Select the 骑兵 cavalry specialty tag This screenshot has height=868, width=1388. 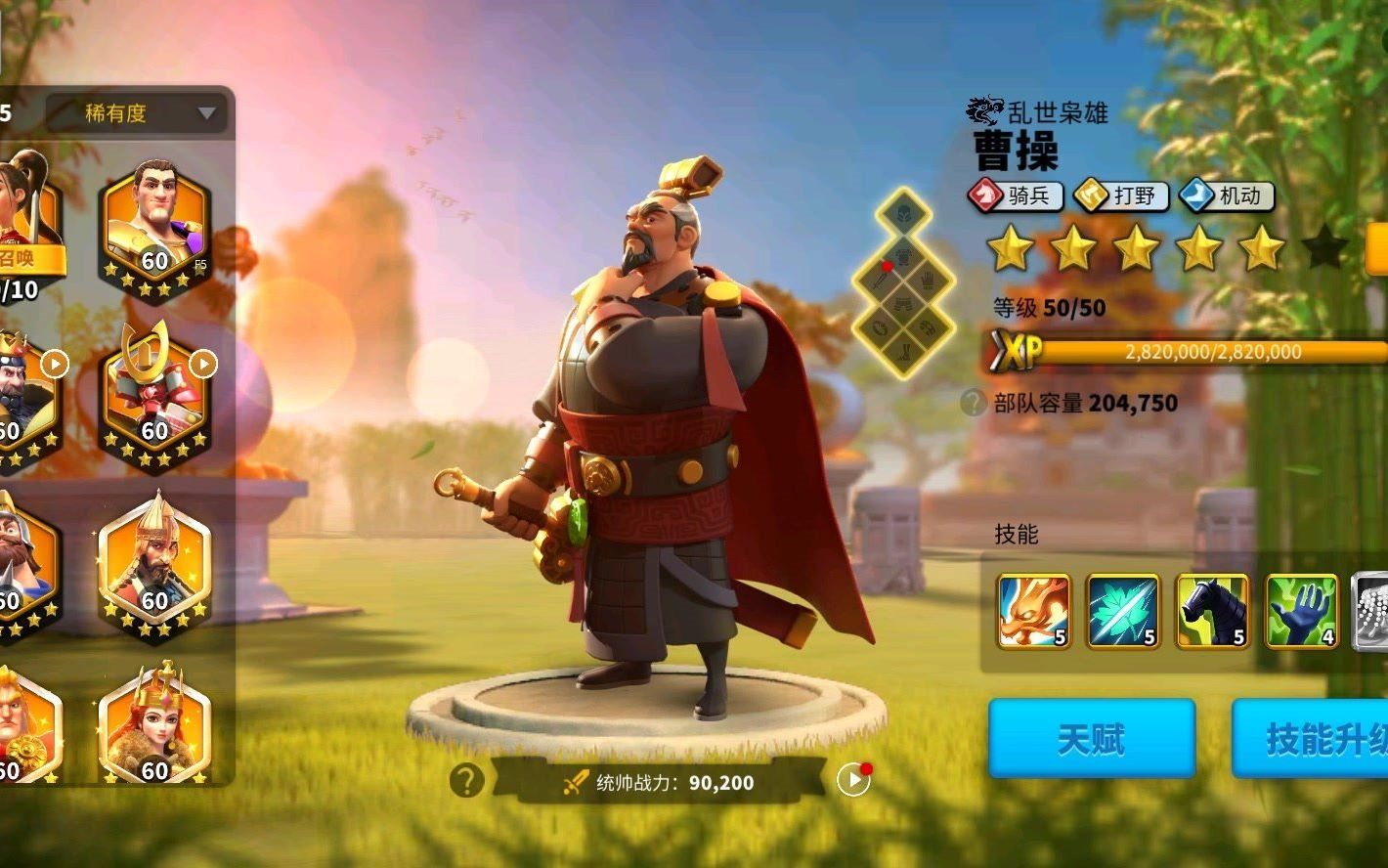pos(1015,196)
